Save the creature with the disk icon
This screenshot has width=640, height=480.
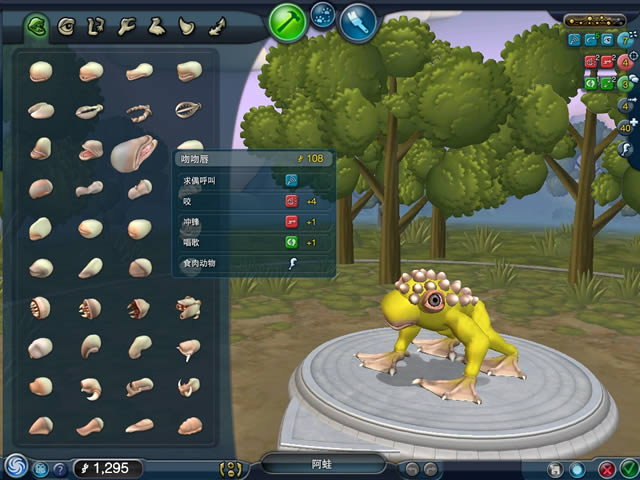click(556, 468)
